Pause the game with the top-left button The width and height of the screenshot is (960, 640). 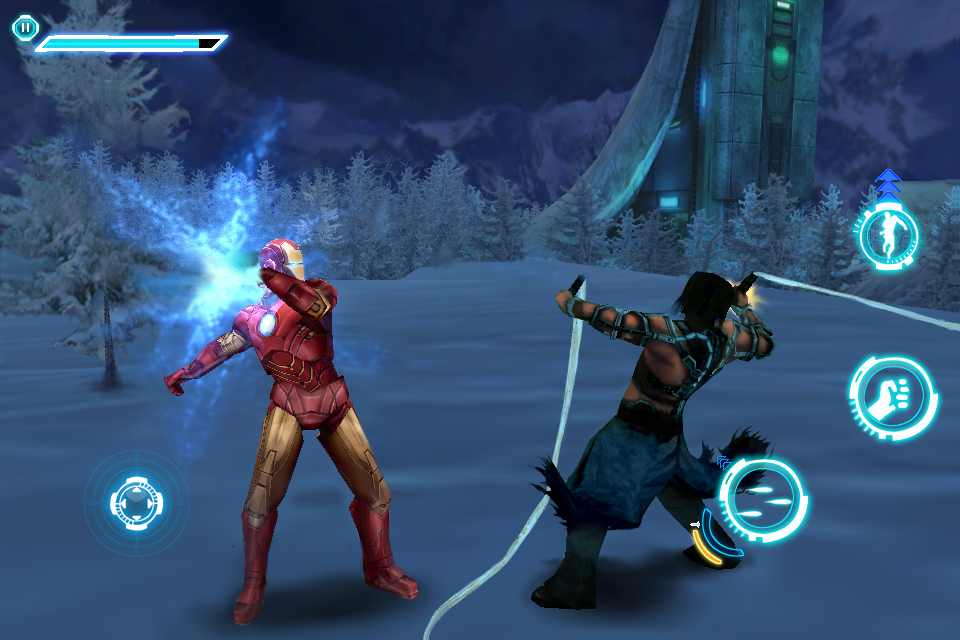pos(25,28)
